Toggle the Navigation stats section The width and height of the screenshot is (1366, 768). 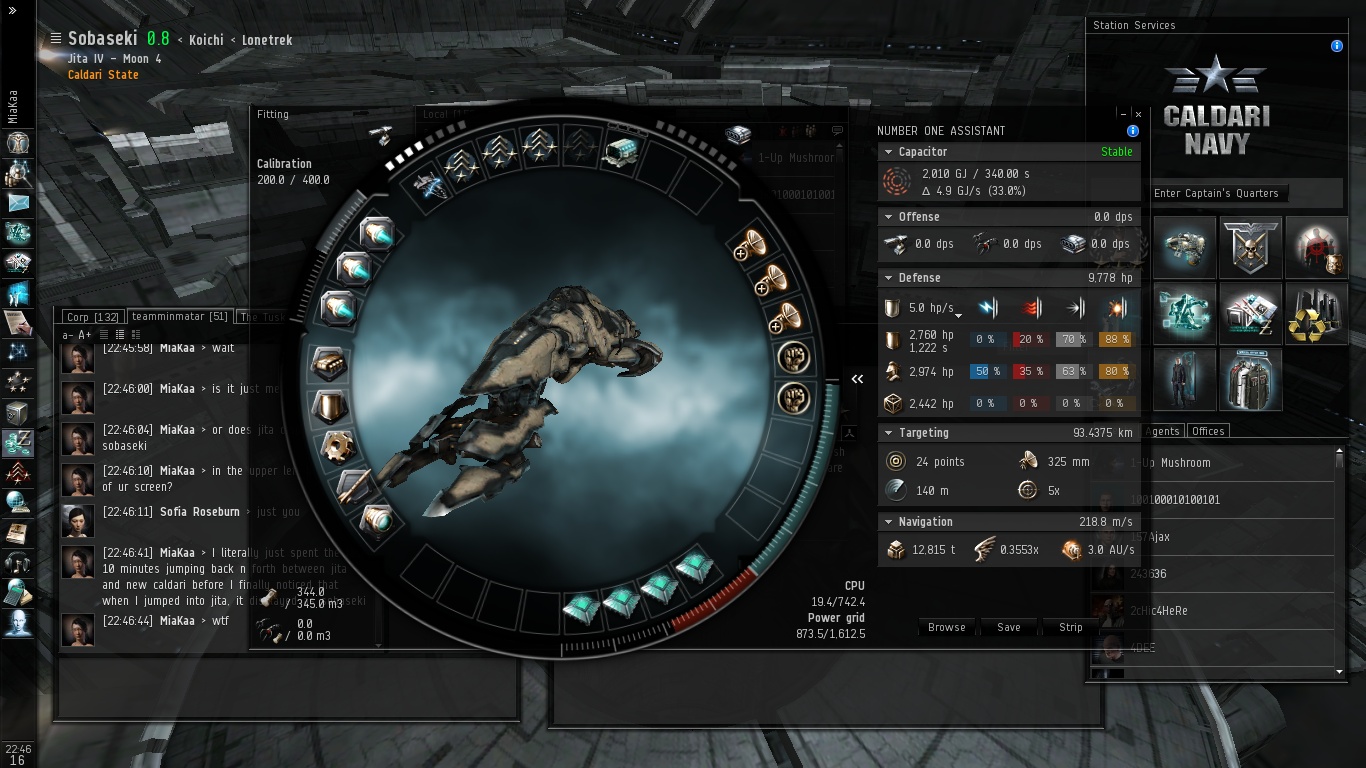887,522
